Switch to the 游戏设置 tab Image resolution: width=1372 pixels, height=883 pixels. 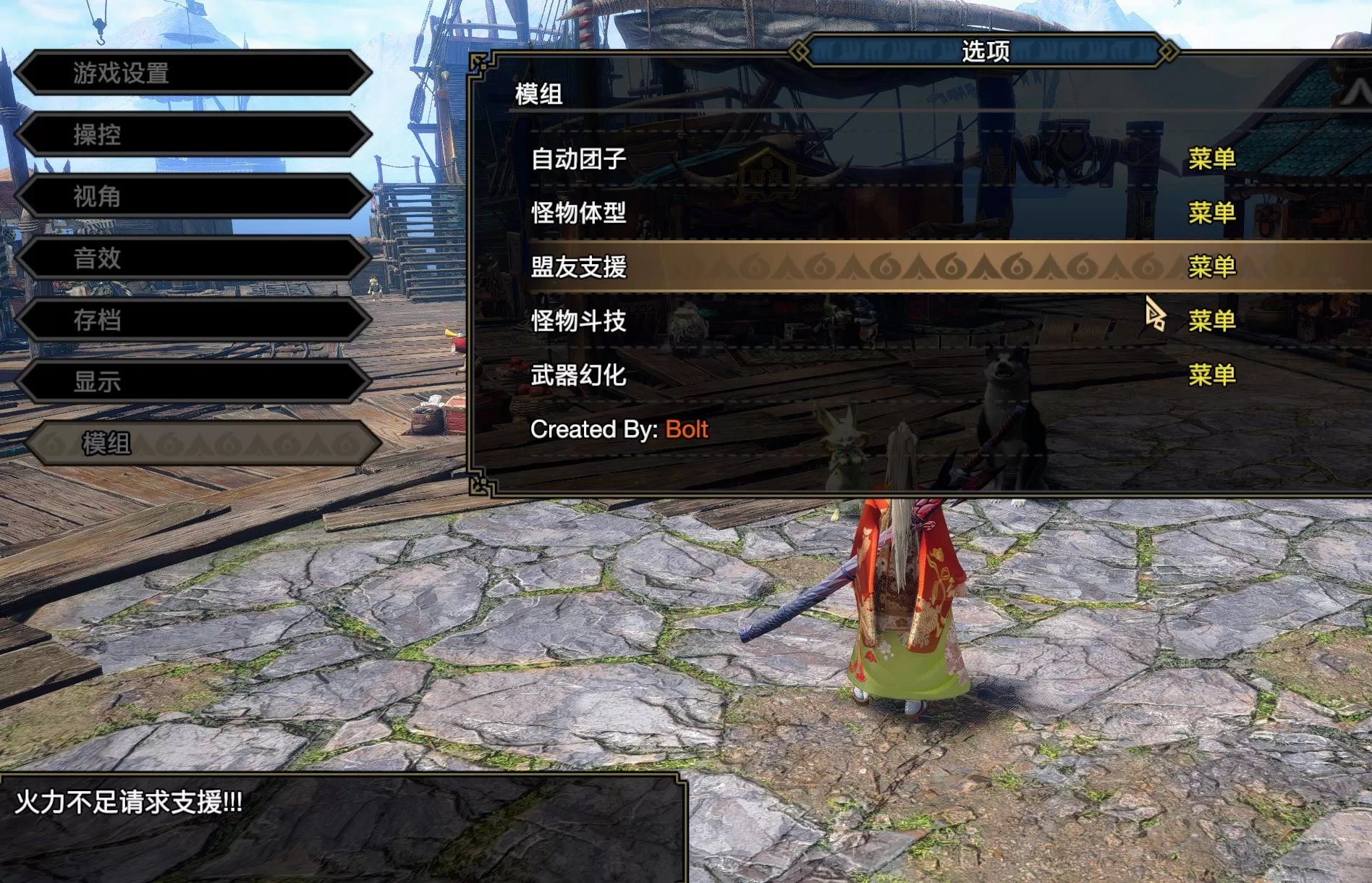tap(120, 73)
